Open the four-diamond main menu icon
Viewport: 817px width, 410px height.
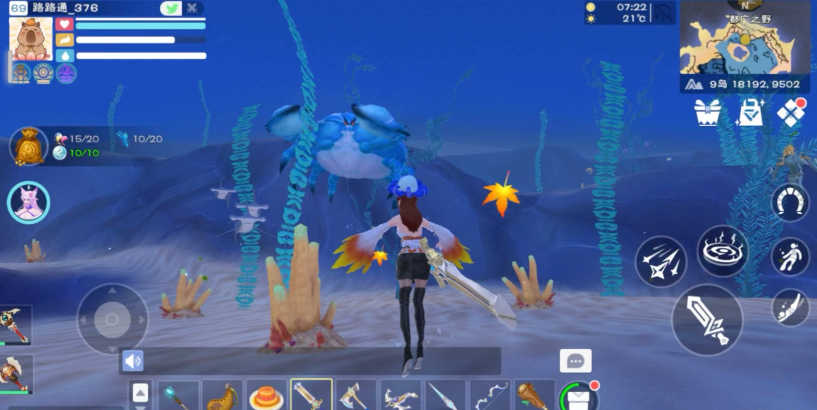(792, 113)
